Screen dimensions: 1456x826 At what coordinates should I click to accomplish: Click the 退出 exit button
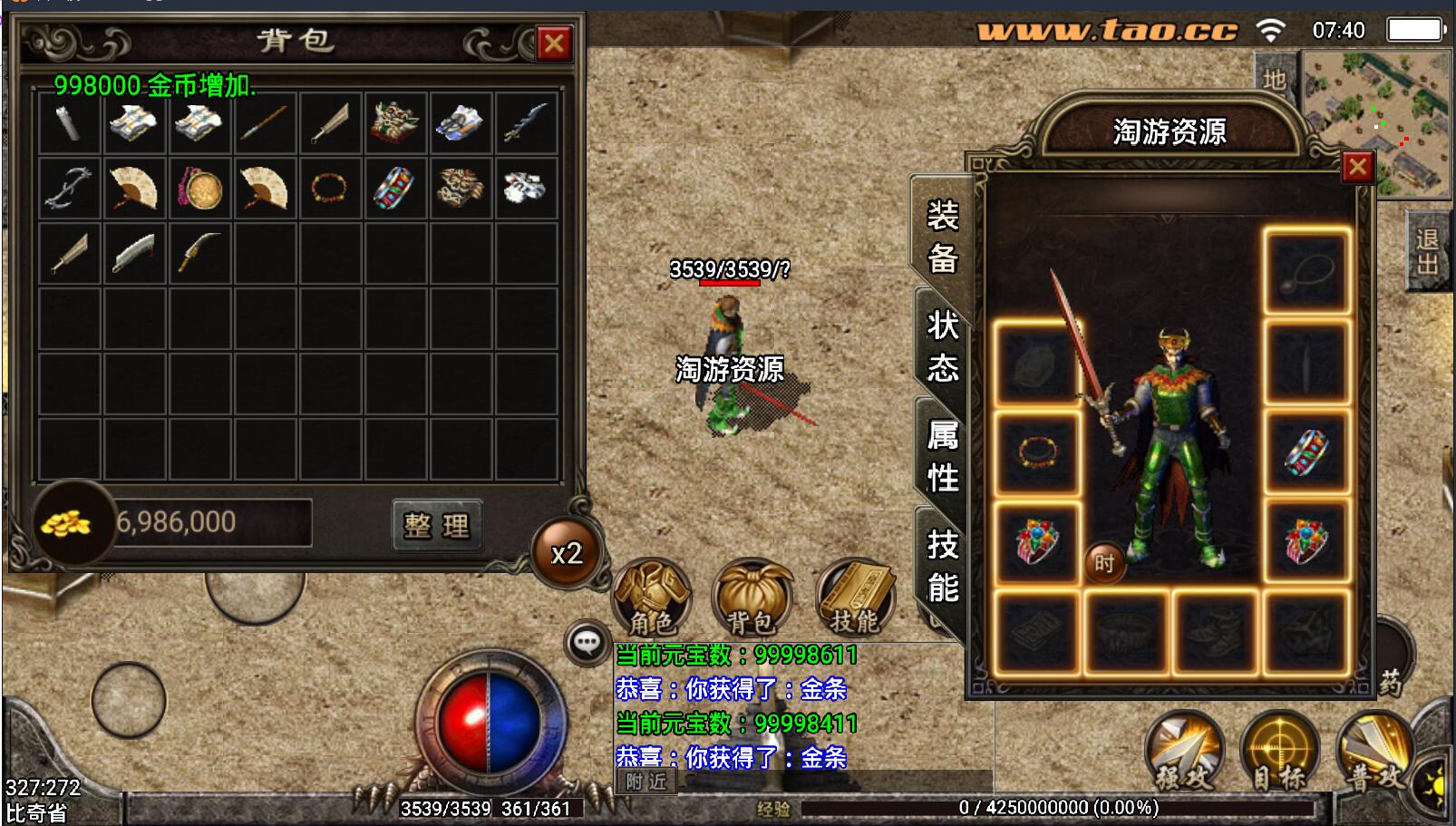coord(1427,251)
